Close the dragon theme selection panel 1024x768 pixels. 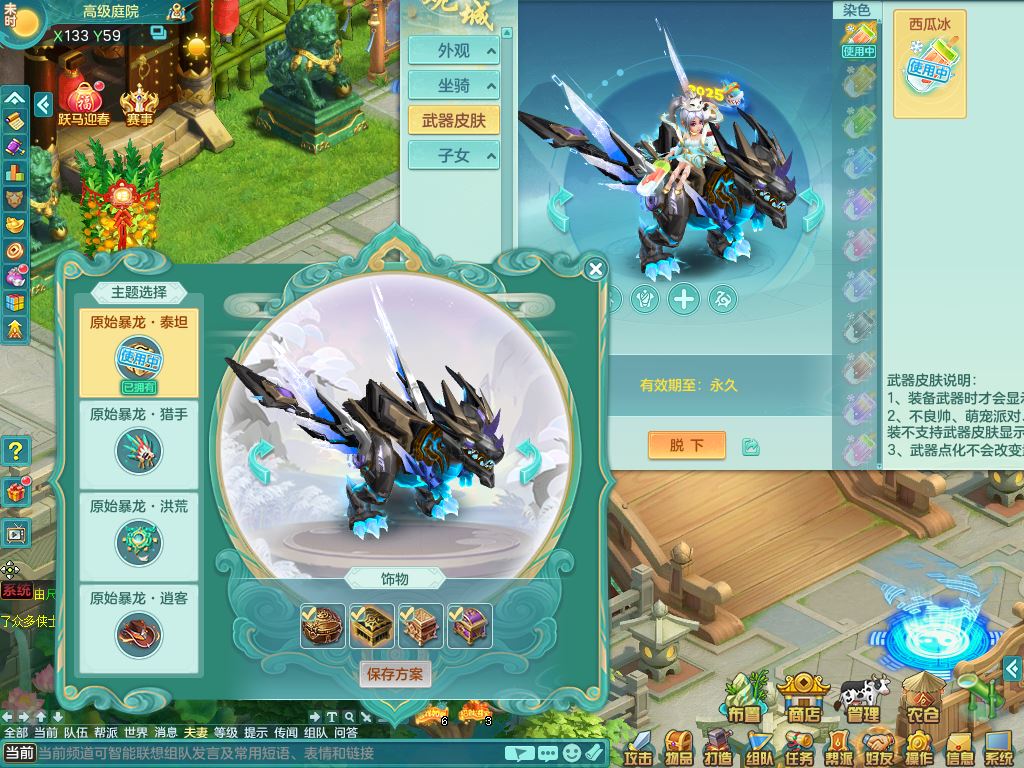pos(596,269)
